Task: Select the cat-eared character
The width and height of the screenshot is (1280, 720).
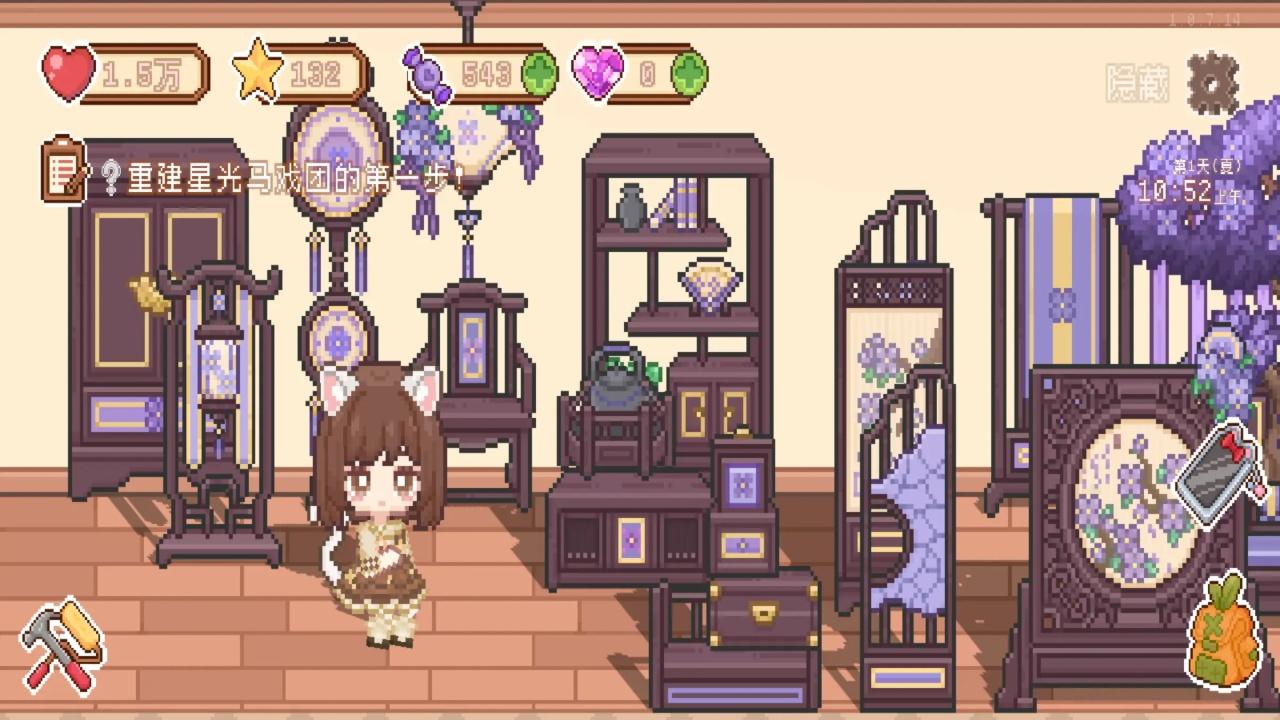Action: coord(380,490)
